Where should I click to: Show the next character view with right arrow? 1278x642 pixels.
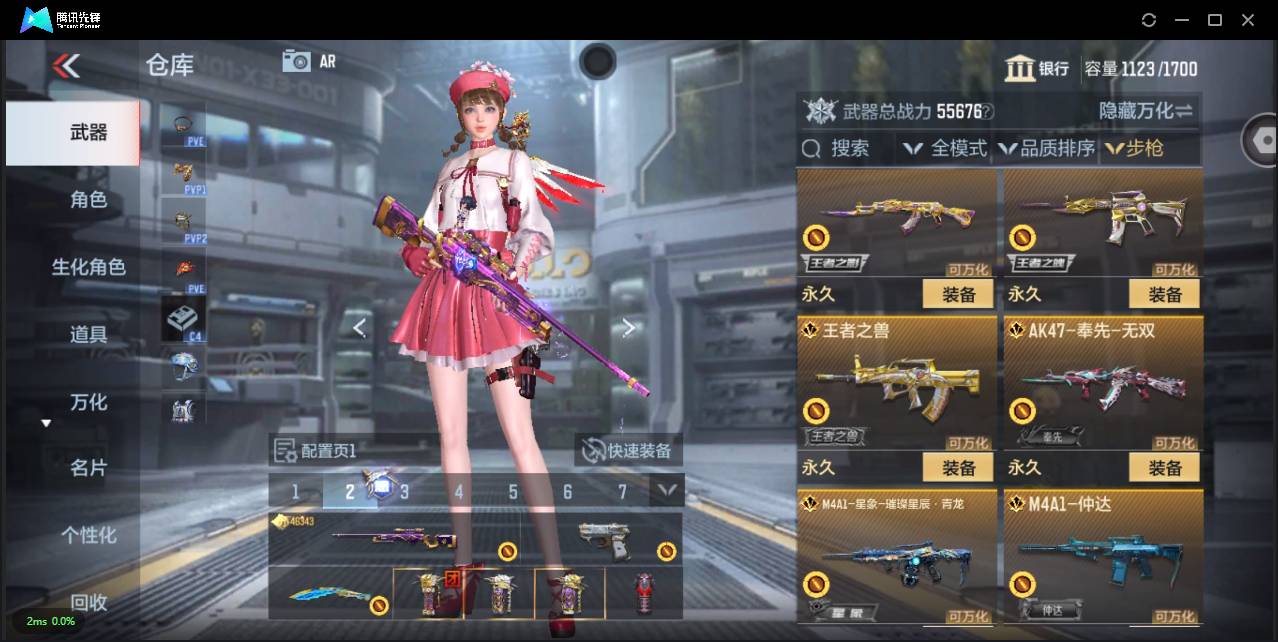628,328
